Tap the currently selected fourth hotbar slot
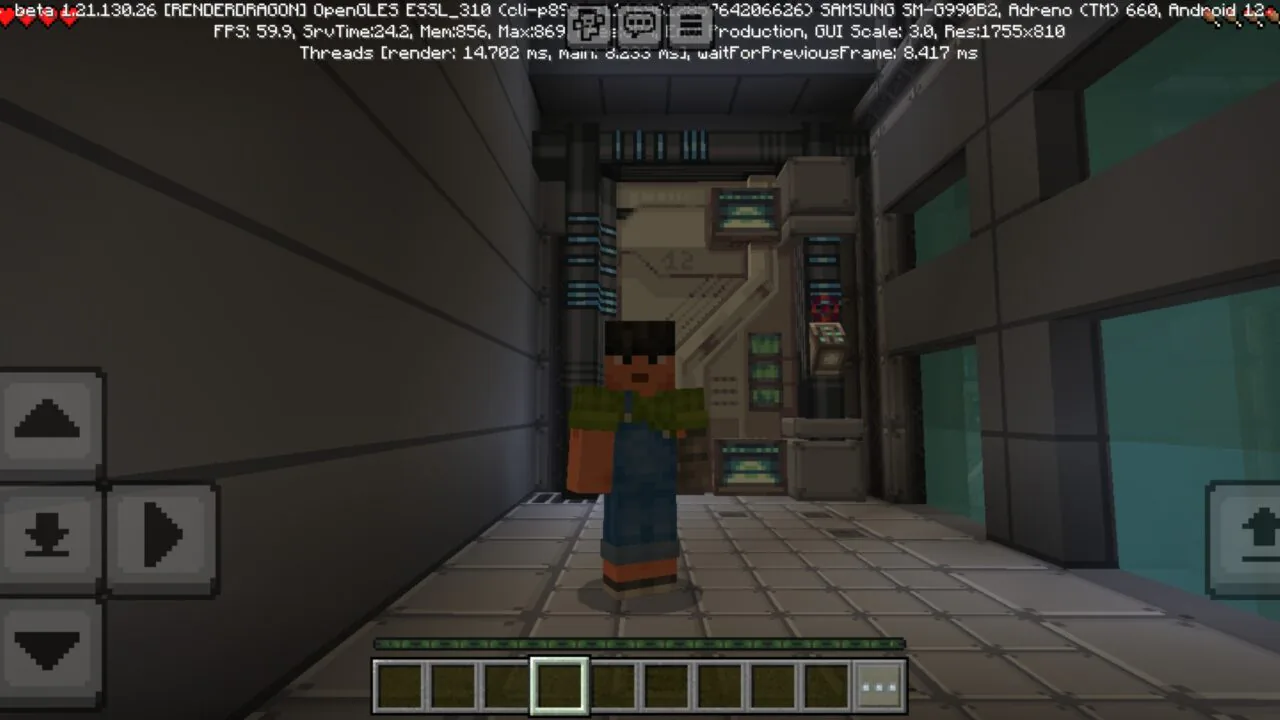The height and width of the screenshot is (720, 1280). pyautogui.click(x=559, y=684)
